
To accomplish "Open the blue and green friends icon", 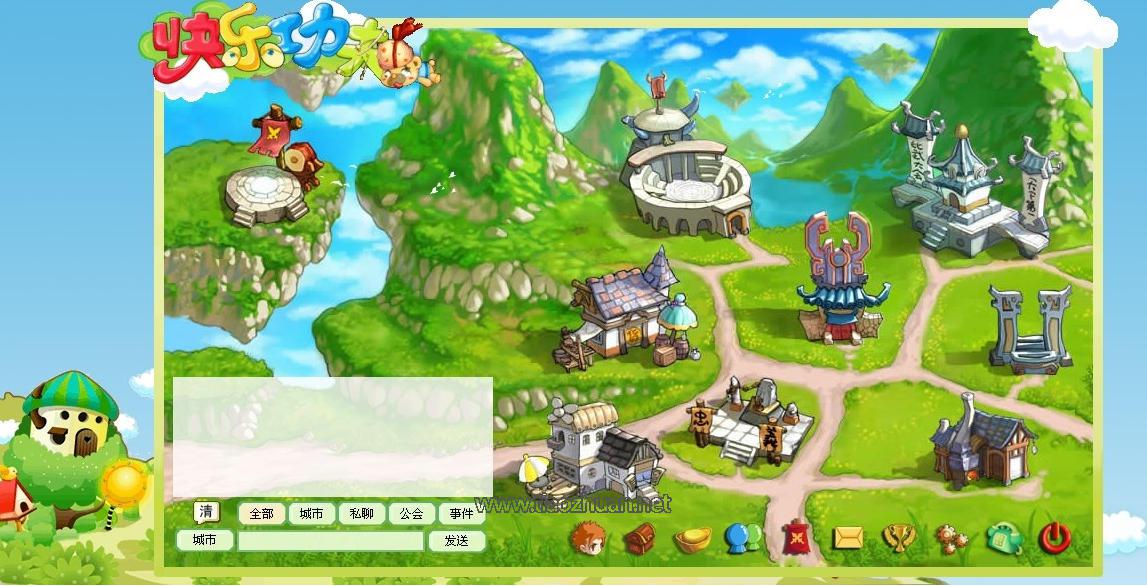I will click(x=743, y=539).
